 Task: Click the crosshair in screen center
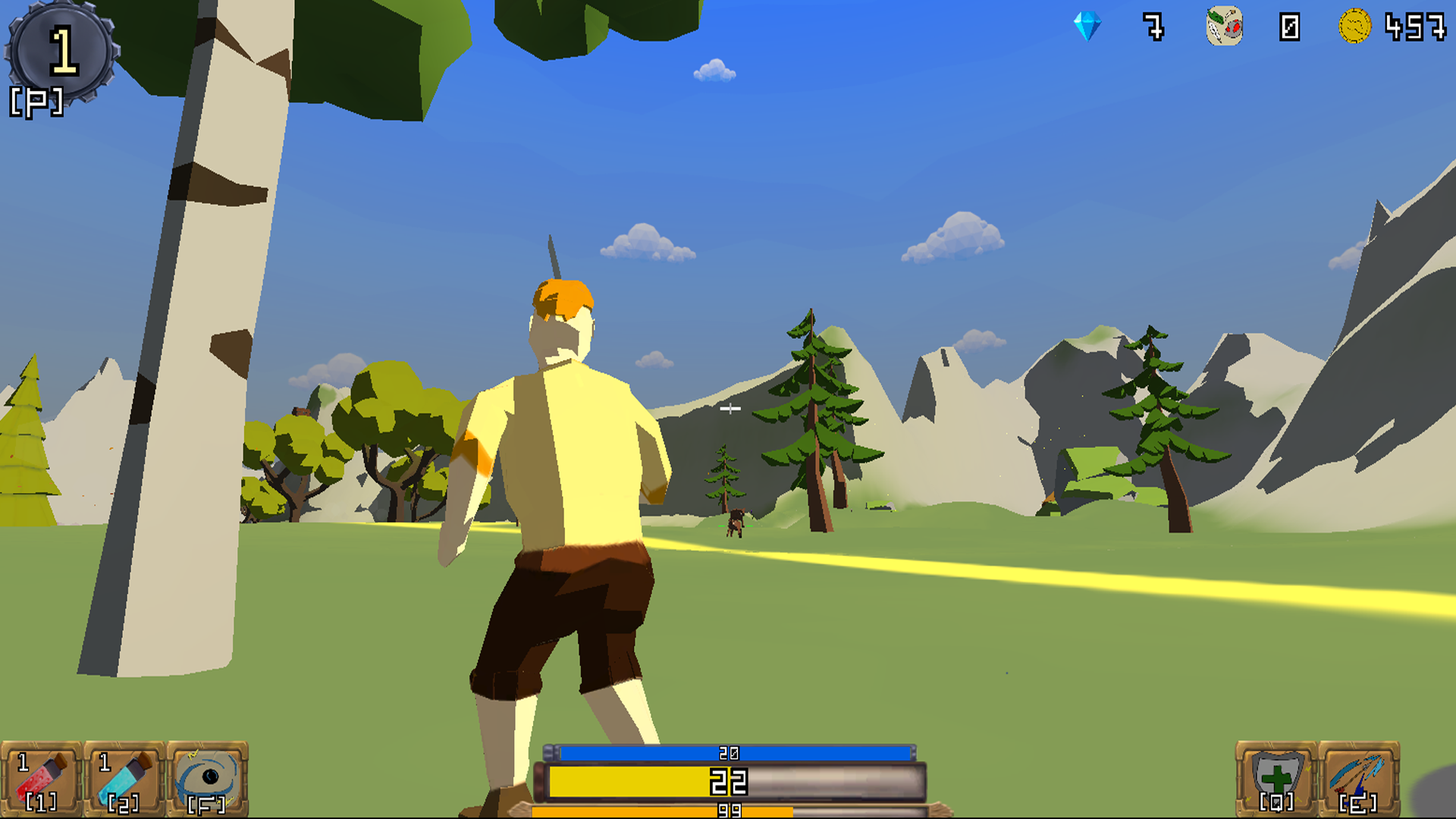point(732,409)
